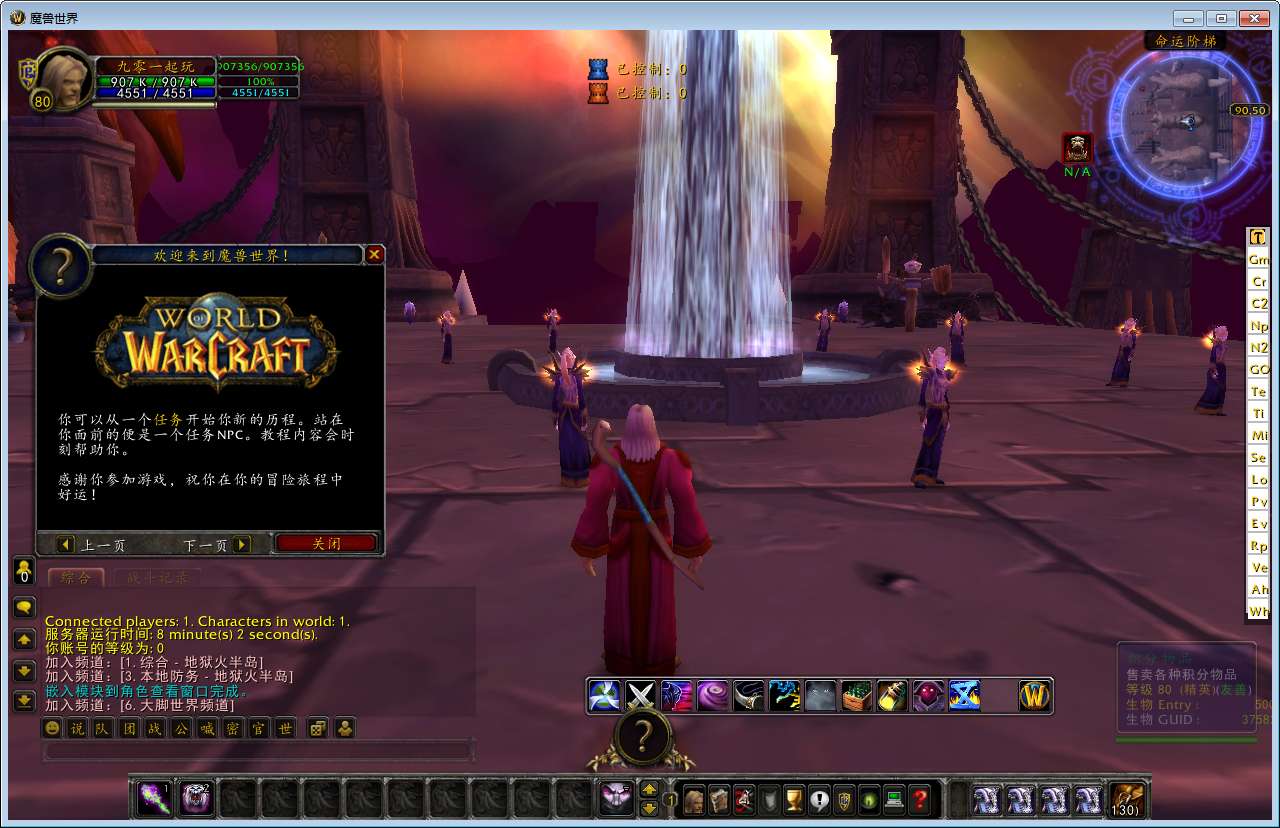The height and width of the screenshot is (828, 1280).
Task: Select the 综合 general chat tab
Action: coord(75,577)
